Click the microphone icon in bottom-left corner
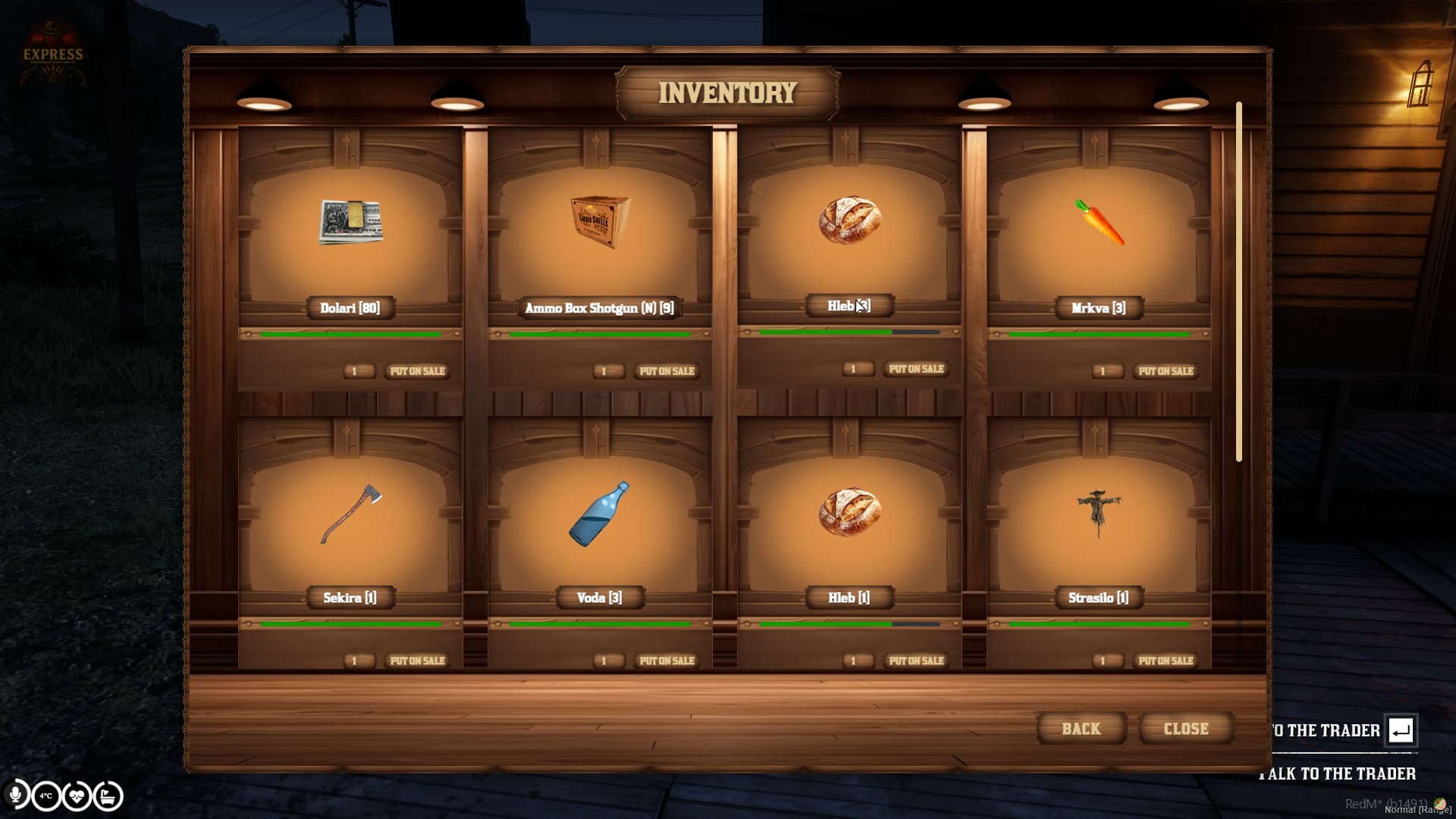The image size is (1456, 819). (17, 795)
